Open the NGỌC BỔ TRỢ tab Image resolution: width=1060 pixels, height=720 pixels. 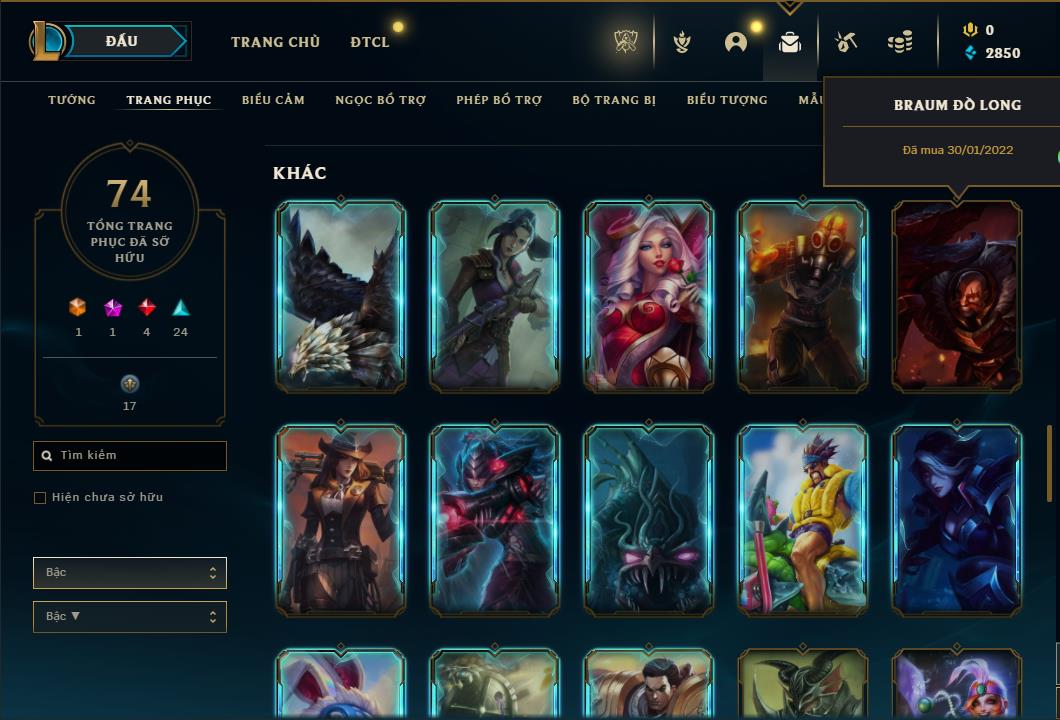[380, 100]
